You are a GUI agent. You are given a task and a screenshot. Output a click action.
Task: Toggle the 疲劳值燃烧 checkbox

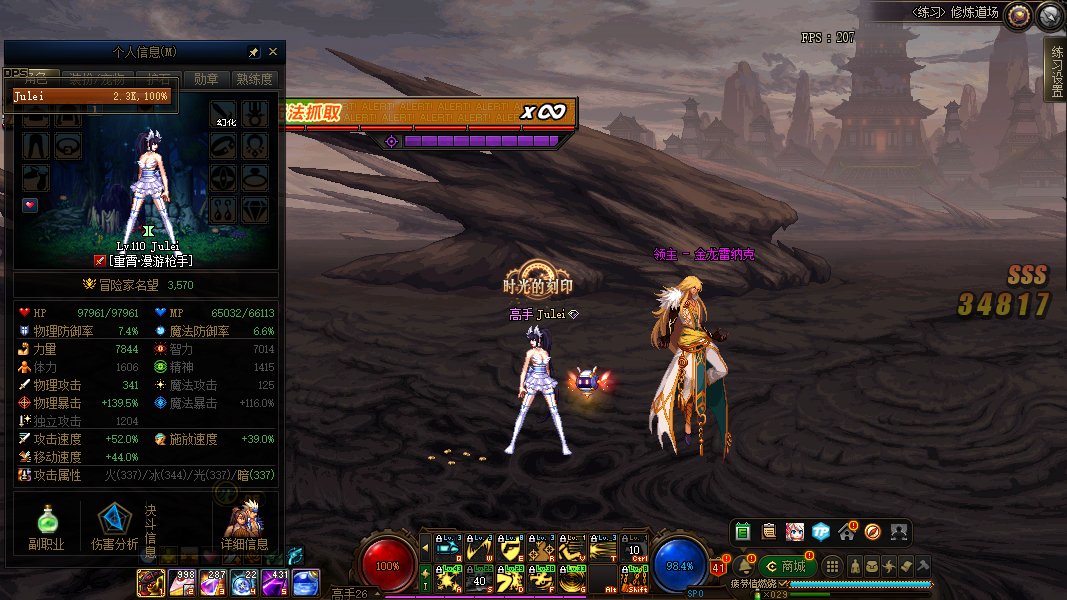[784, 584]
